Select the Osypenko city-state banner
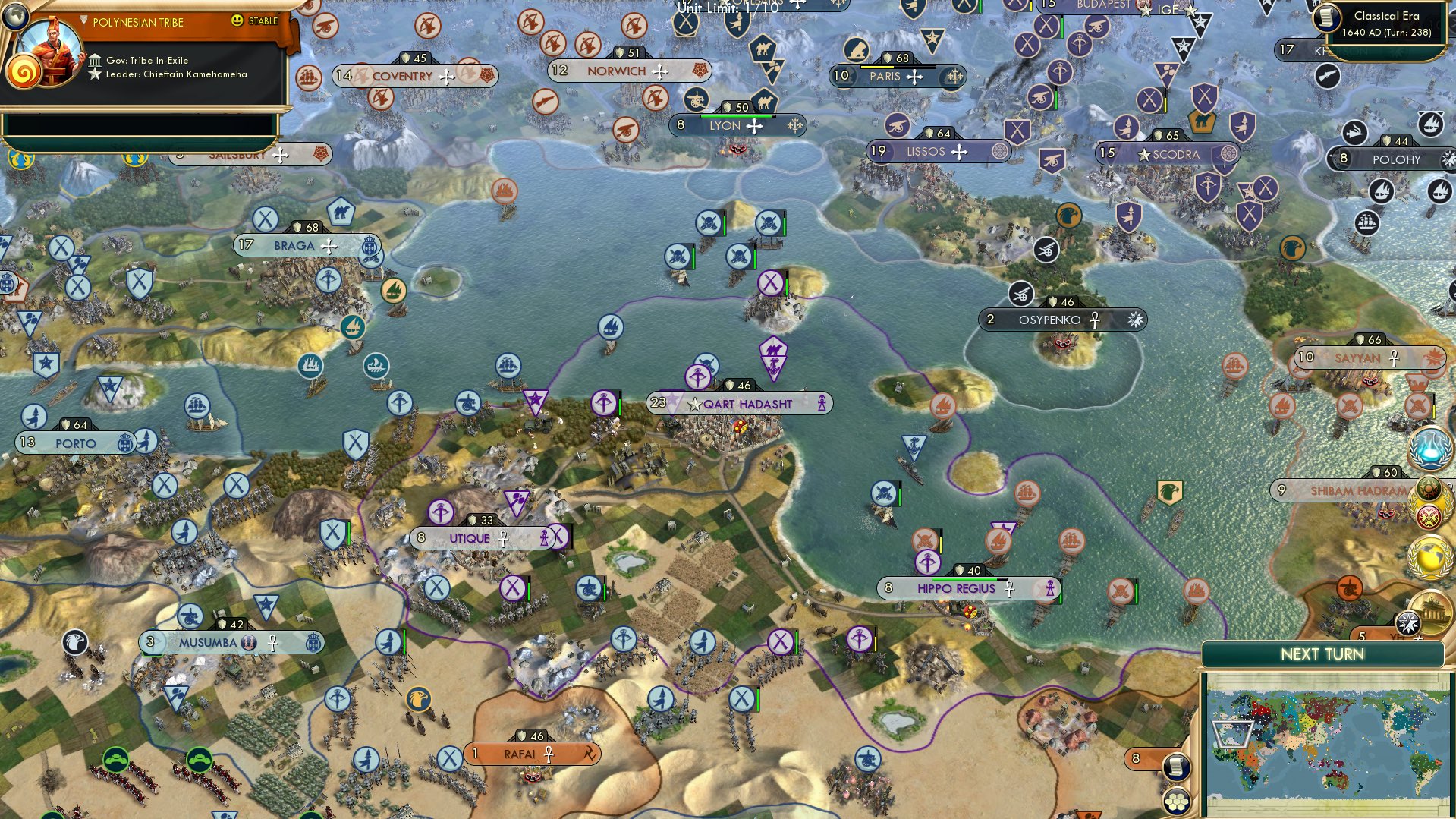1456x819 pixels. click(x=1050, y=320)
